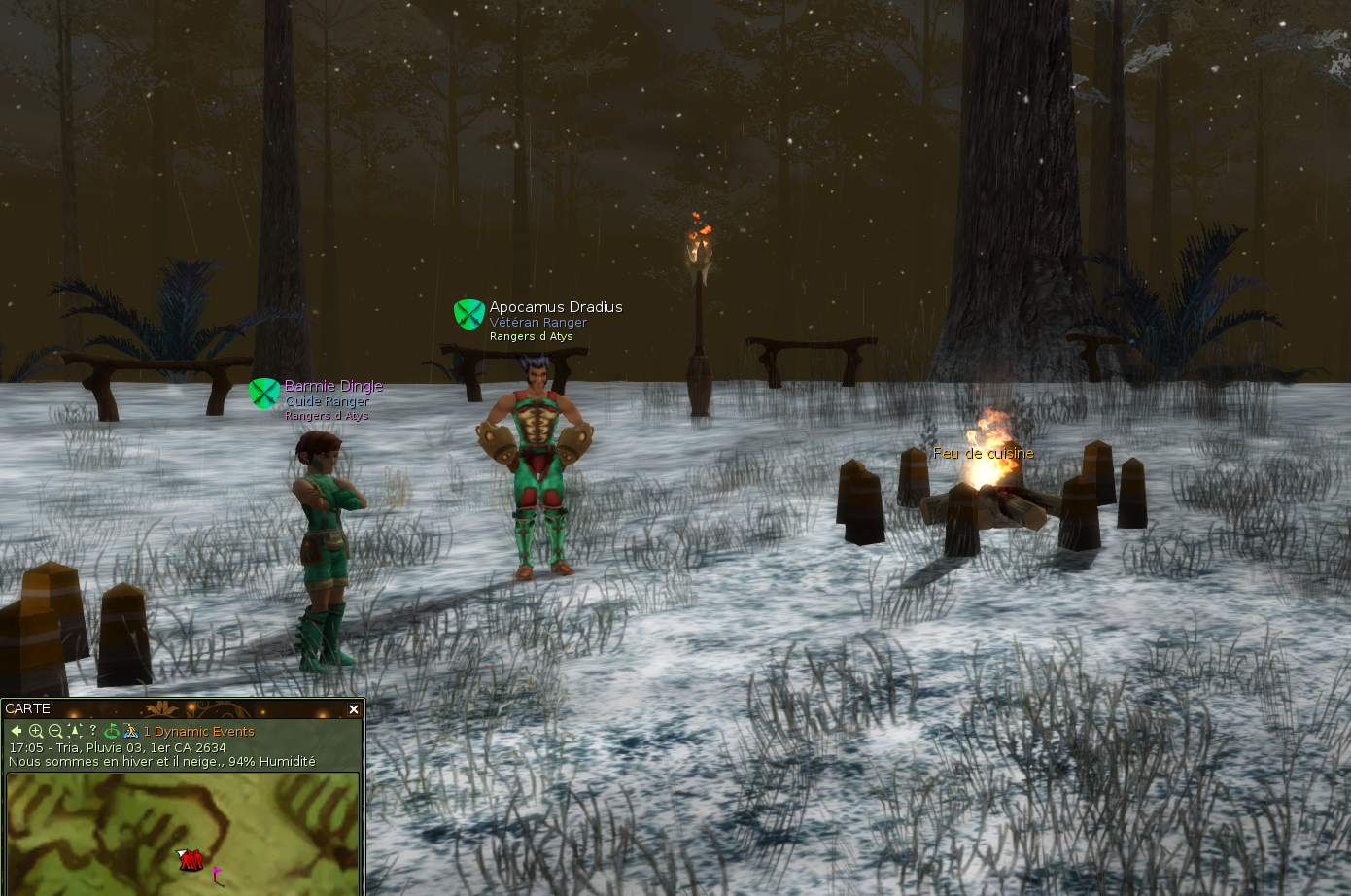Open the 1 Dynamic Events link
This screenshot has height=896, width=1351.
pos(199,732)
